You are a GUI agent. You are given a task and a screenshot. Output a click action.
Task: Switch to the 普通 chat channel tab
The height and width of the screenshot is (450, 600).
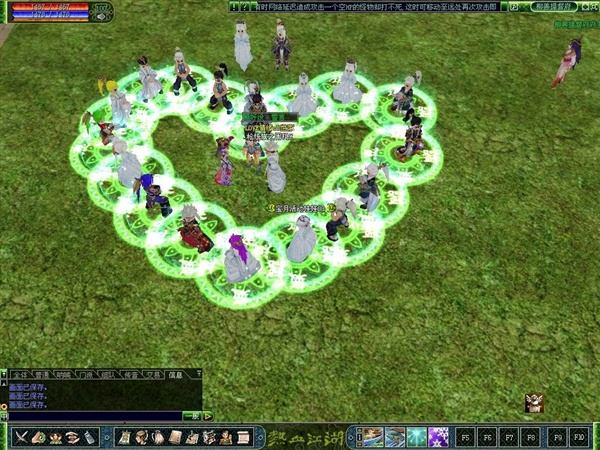click(39, 375)
